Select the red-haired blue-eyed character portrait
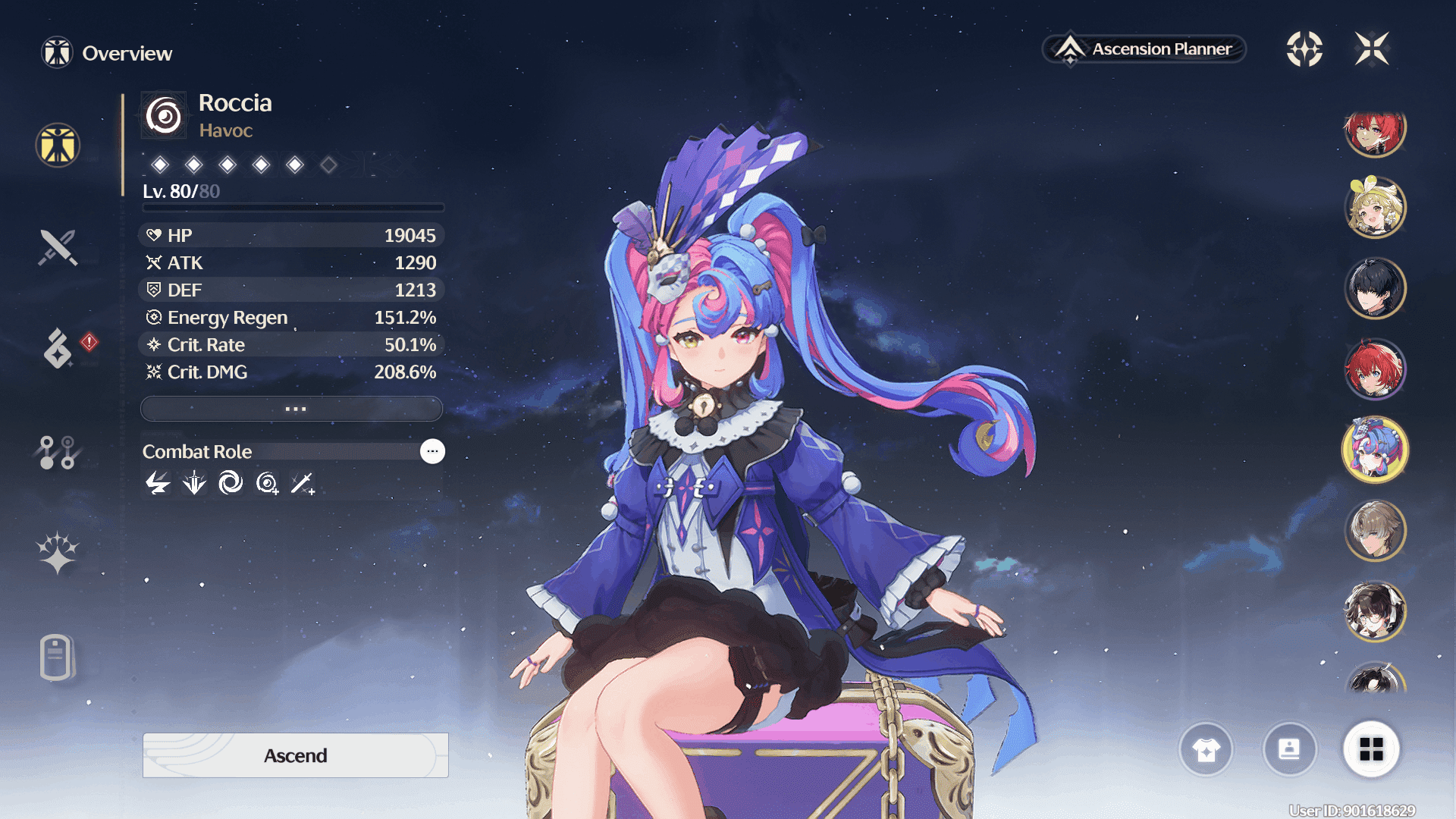Screen dimensions: 1456x819 click(1375, 369)
